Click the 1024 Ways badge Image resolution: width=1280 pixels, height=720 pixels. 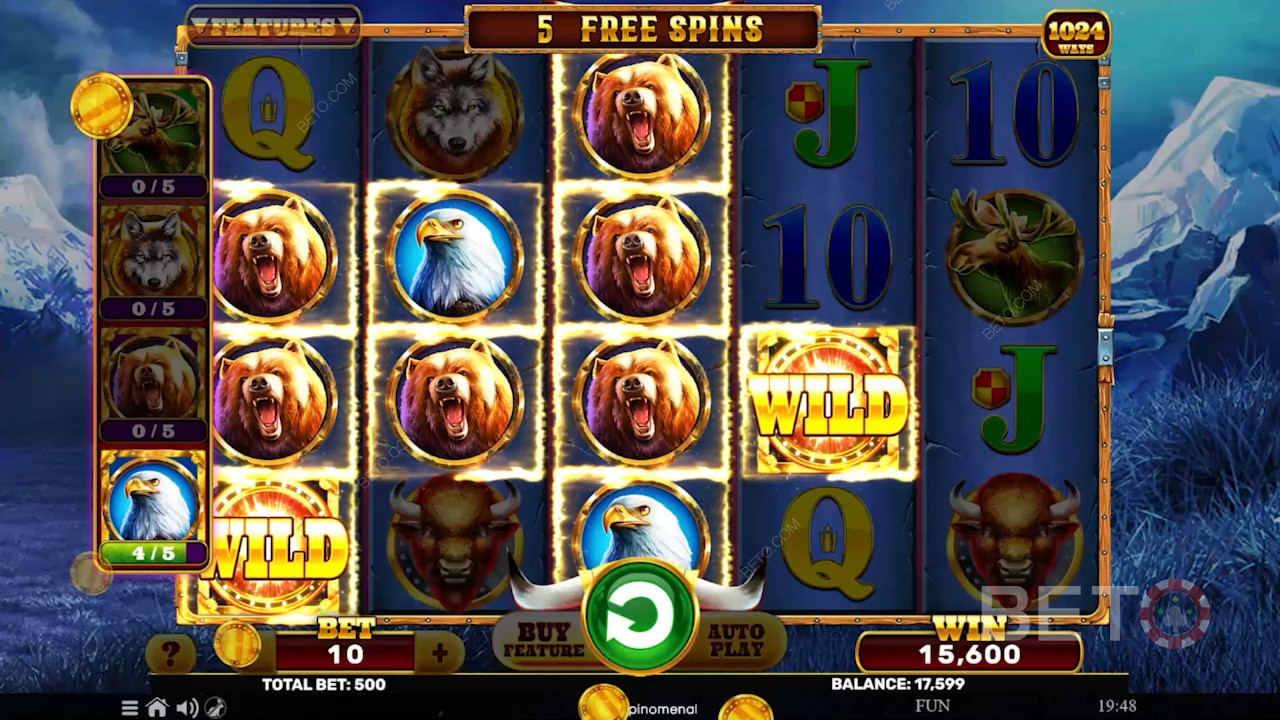tap(1076, 35)
